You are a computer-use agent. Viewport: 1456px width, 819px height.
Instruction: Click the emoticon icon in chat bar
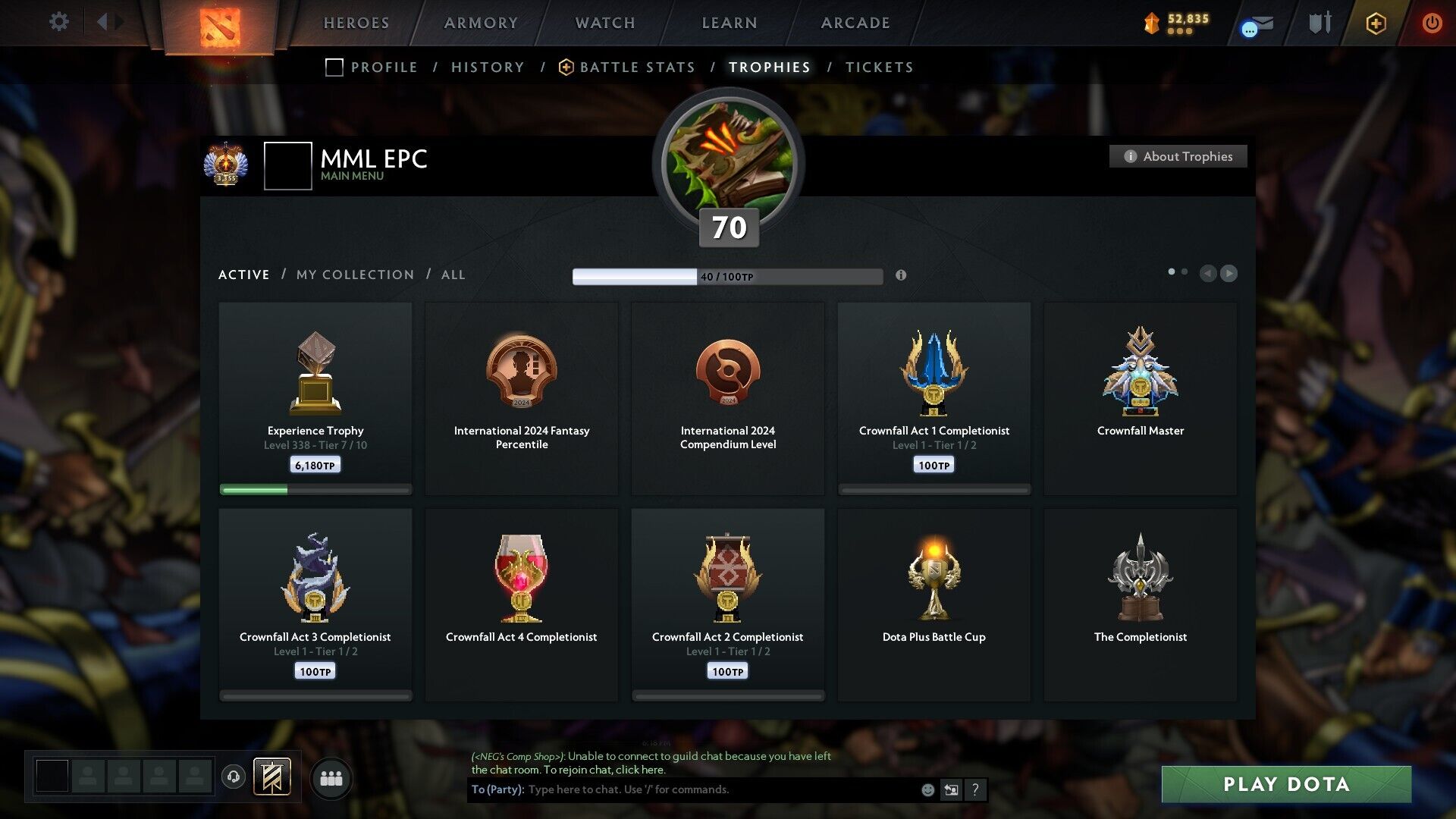click(928, 789)
